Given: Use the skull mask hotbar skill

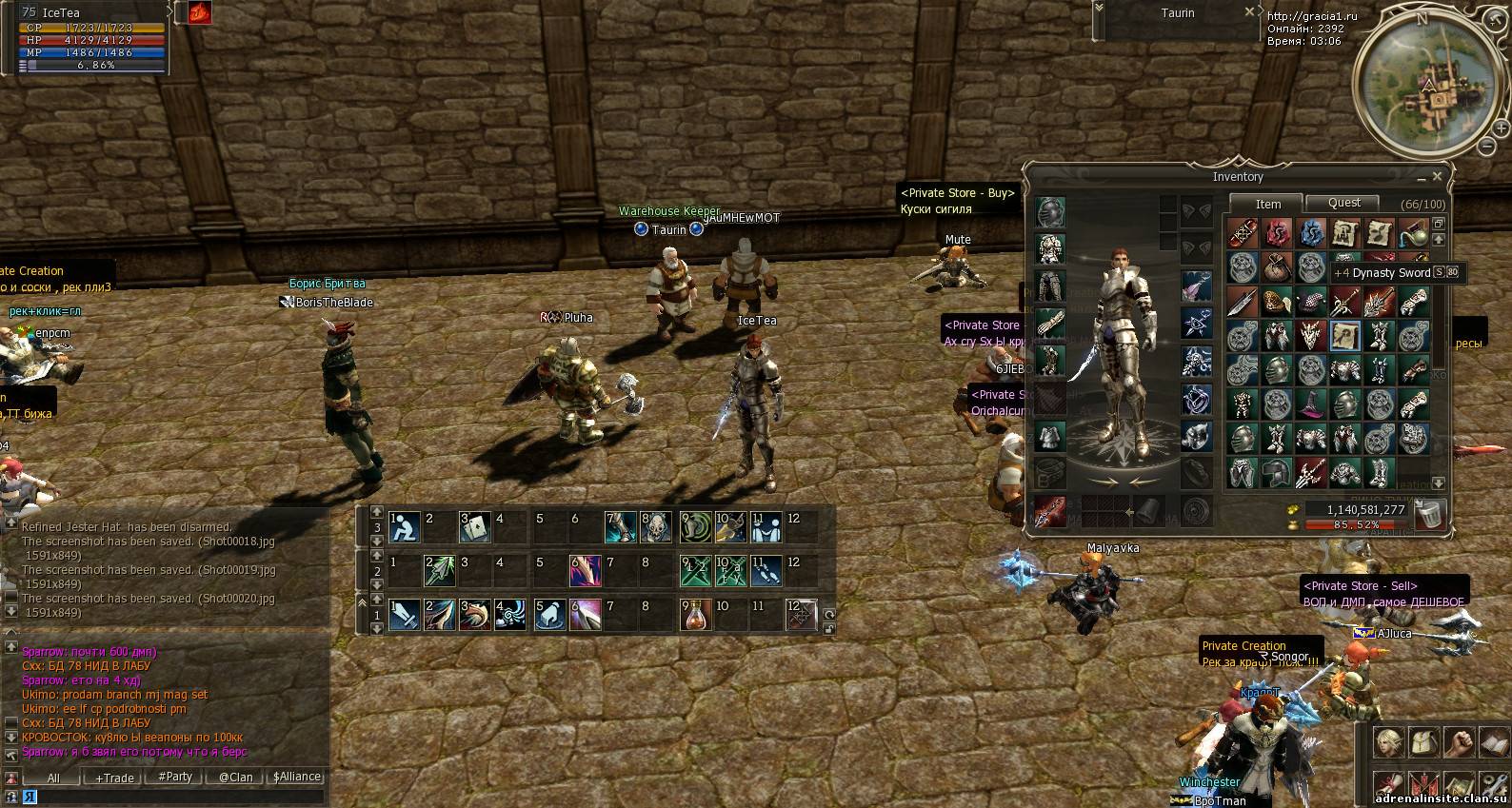Looking at the screenshot, I should tap(656, 527).
